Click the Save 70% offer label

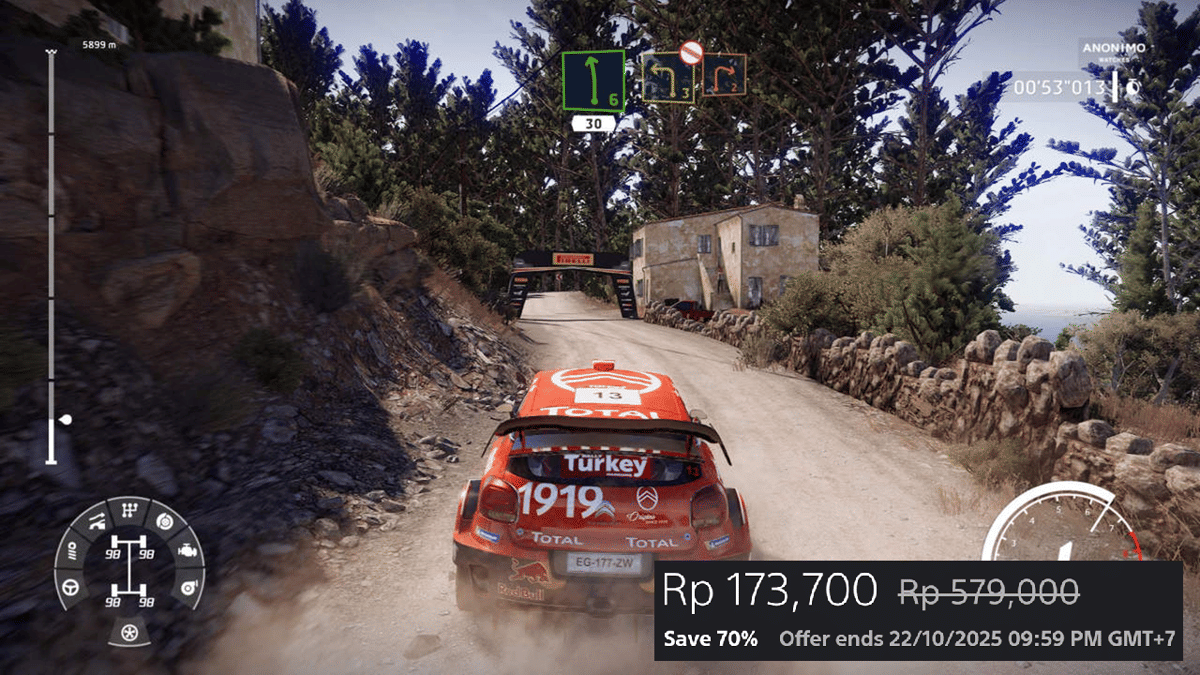pos(711,639)
